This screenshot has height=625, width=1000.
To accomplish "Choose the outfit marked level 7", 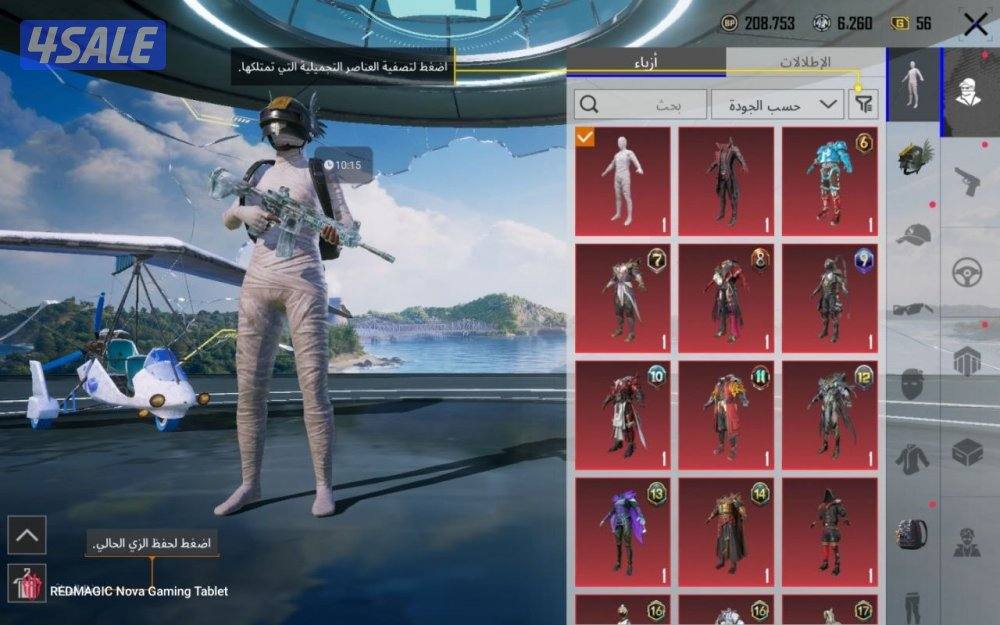I will [x=622, y=298].
